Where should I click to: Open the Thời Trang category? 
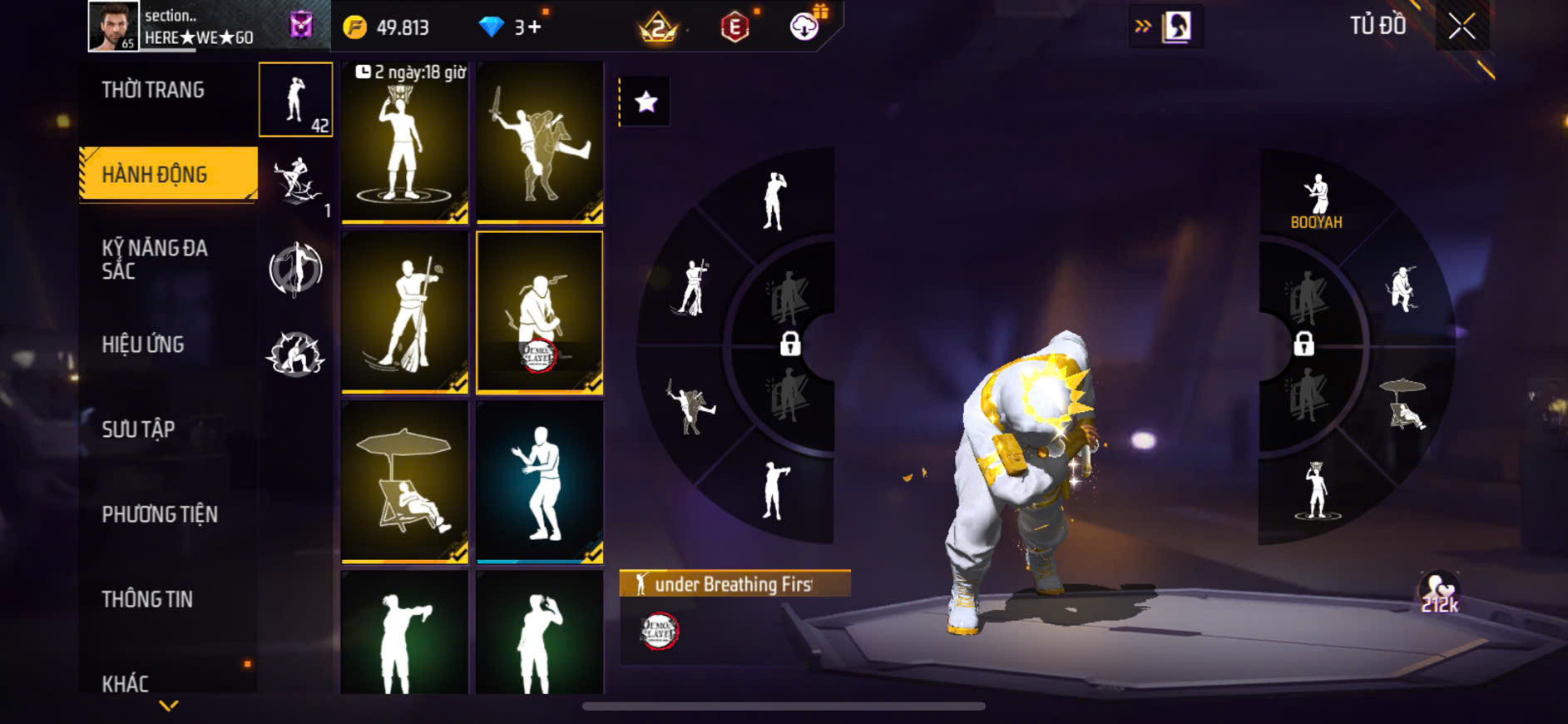pos(153,90)
